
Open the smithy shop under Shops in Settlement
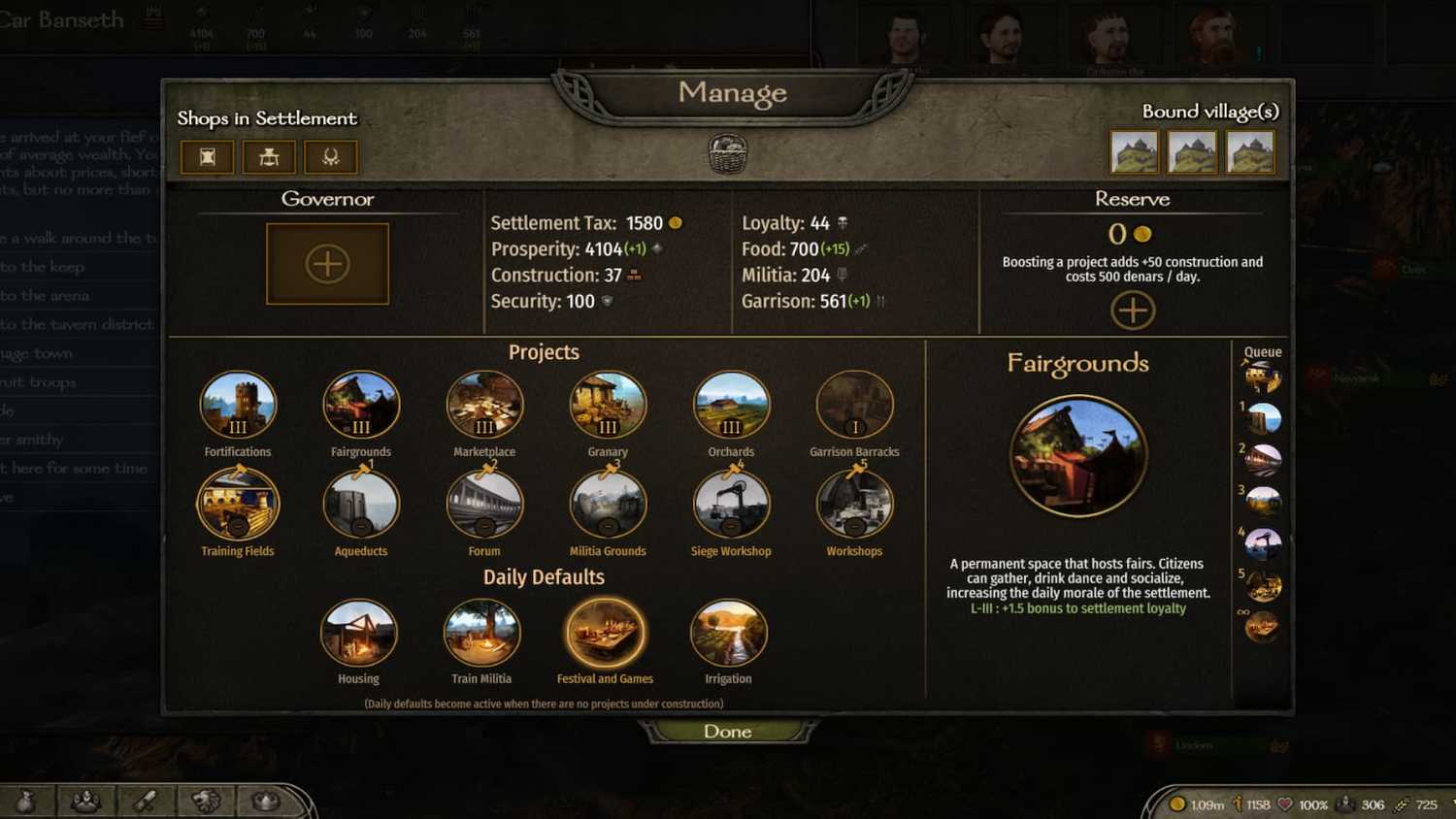click(268, 156)
